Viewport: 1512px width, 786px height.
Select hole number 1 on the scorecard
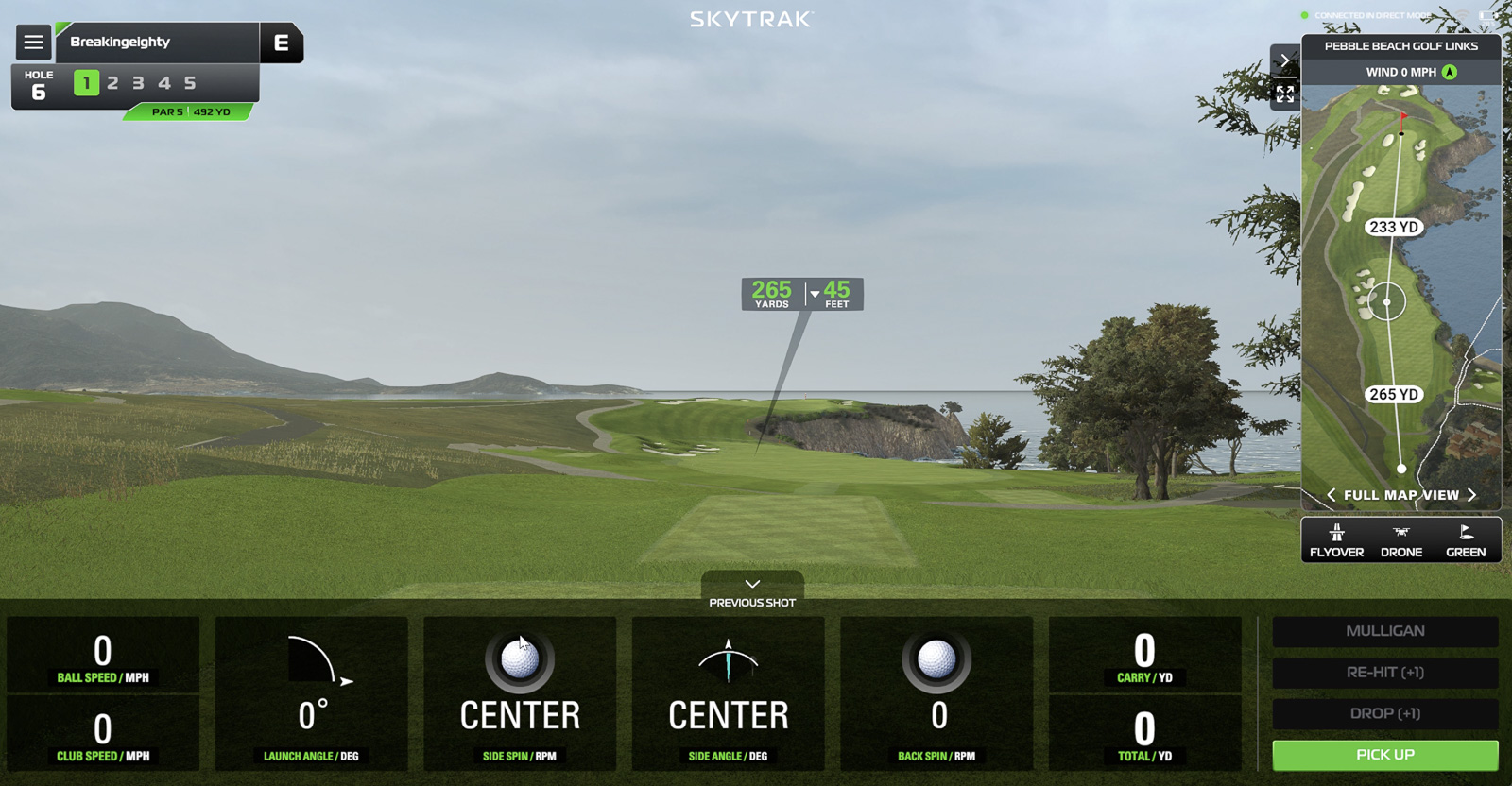pos(86,83)
